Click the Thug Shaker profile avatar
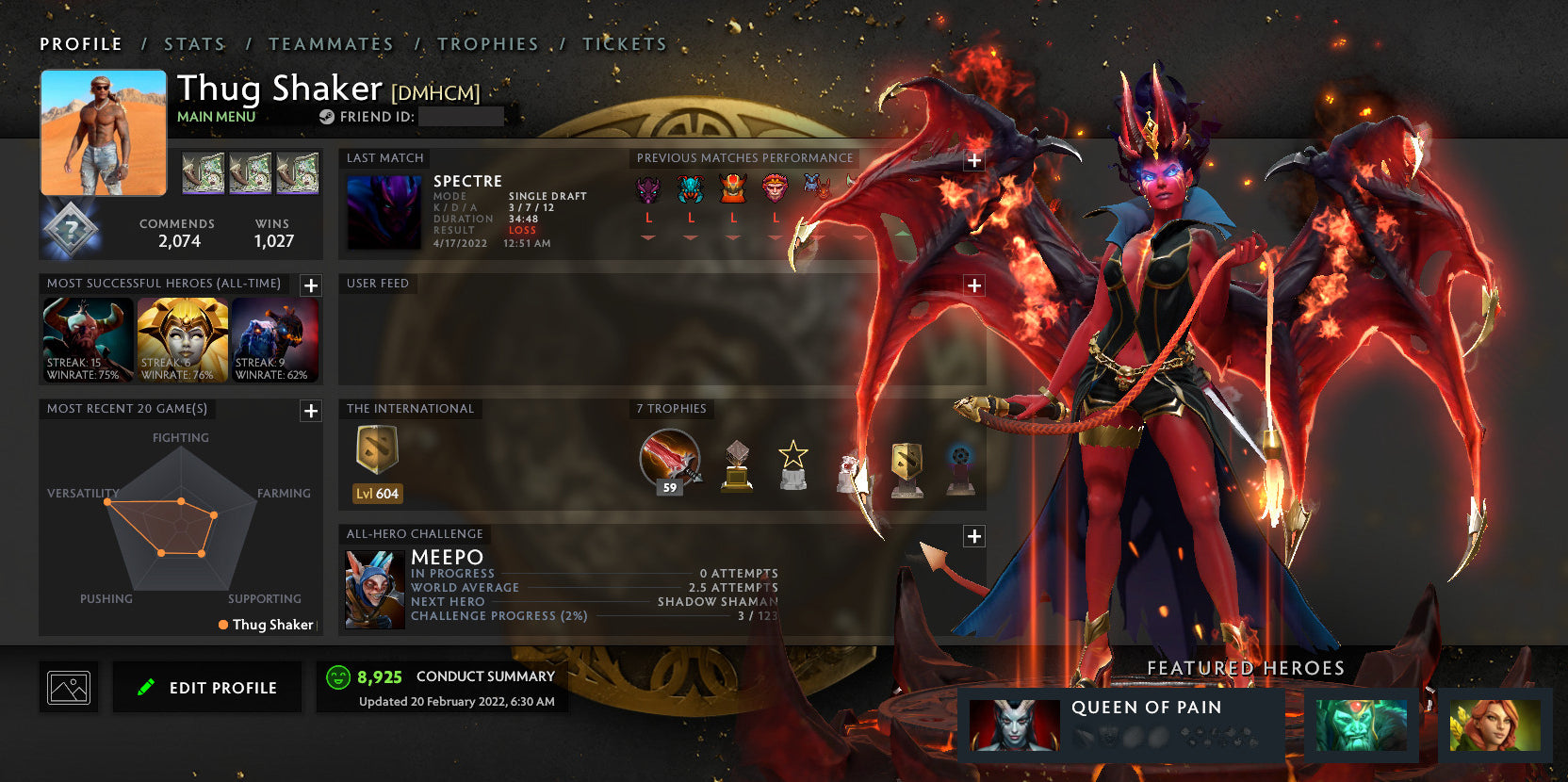Image resolution: width=1568 pixels, height=782 pixels. click(x=104, y=133)
